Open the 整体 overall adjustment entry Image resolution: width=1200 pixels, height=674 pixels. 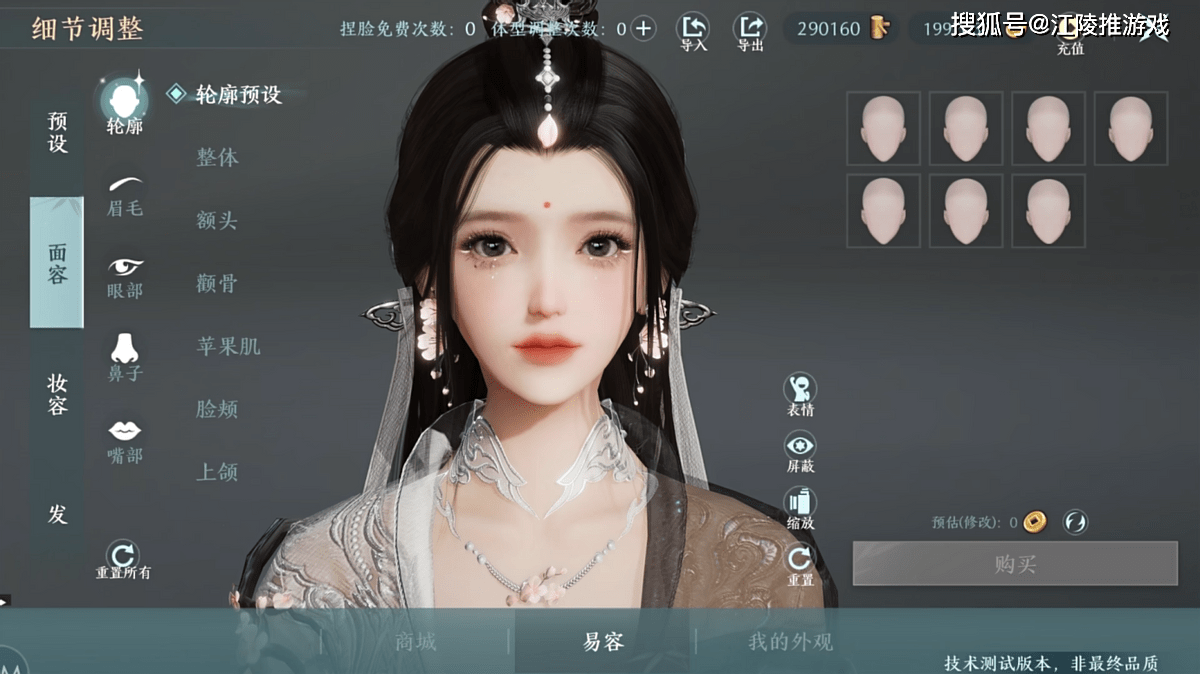click(x=217, y=158)
